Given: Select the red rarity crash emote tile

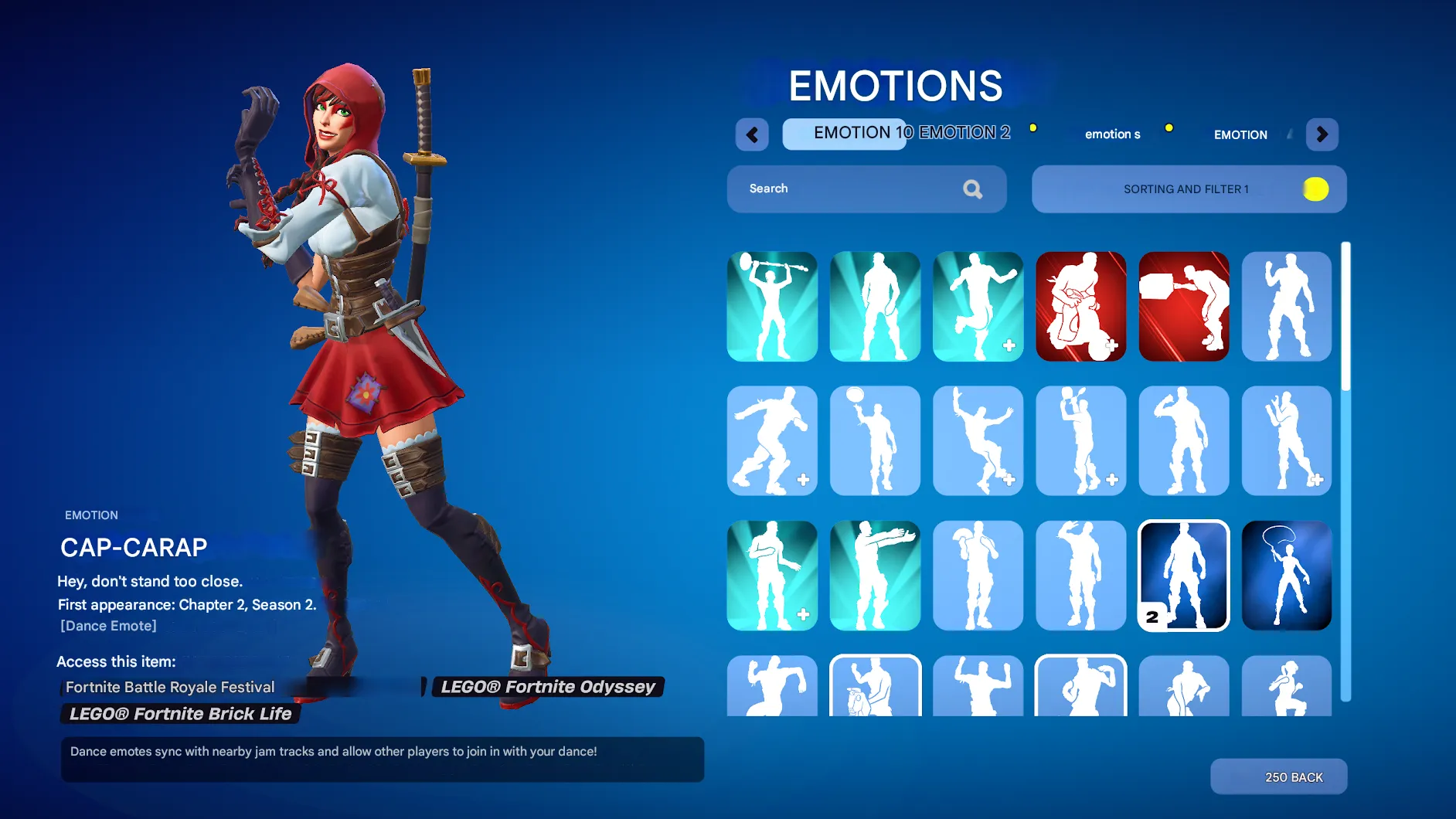Looking at the screenshot, I should coord(1080,306).
